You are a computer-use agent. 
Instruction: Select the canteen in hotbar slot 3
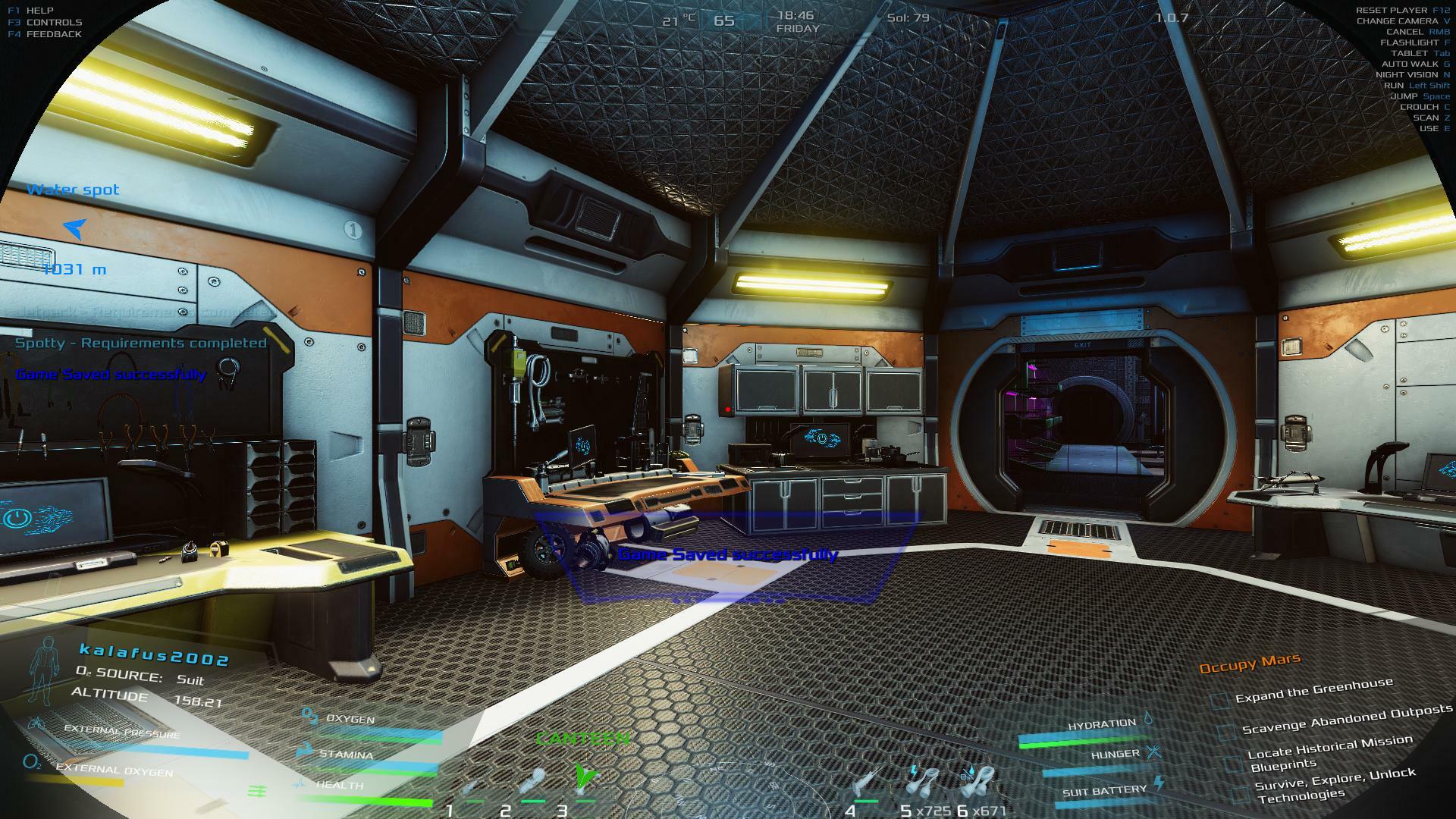click(585, 777)
